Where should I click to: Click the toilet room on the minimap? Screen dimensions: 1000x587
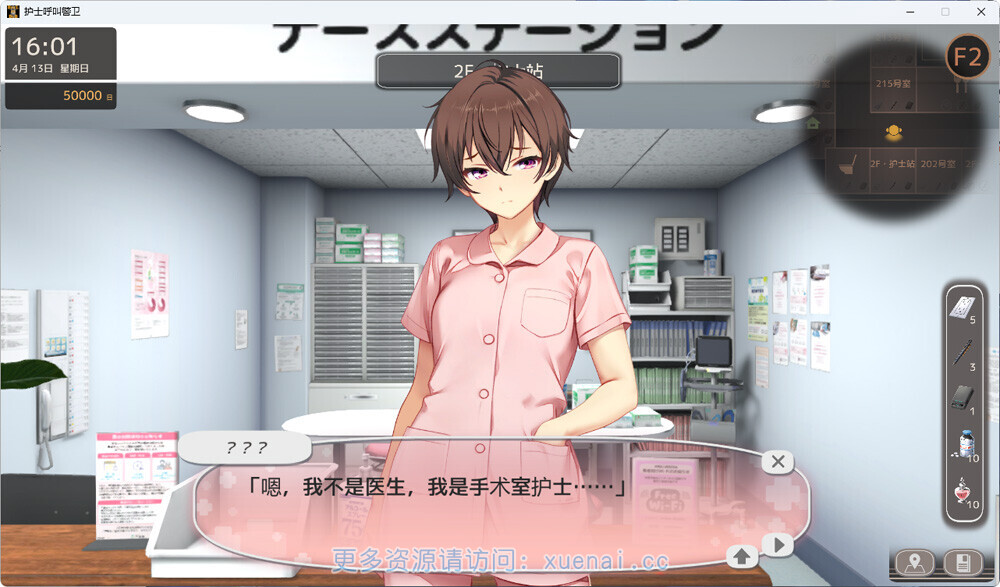coord(846,165)
